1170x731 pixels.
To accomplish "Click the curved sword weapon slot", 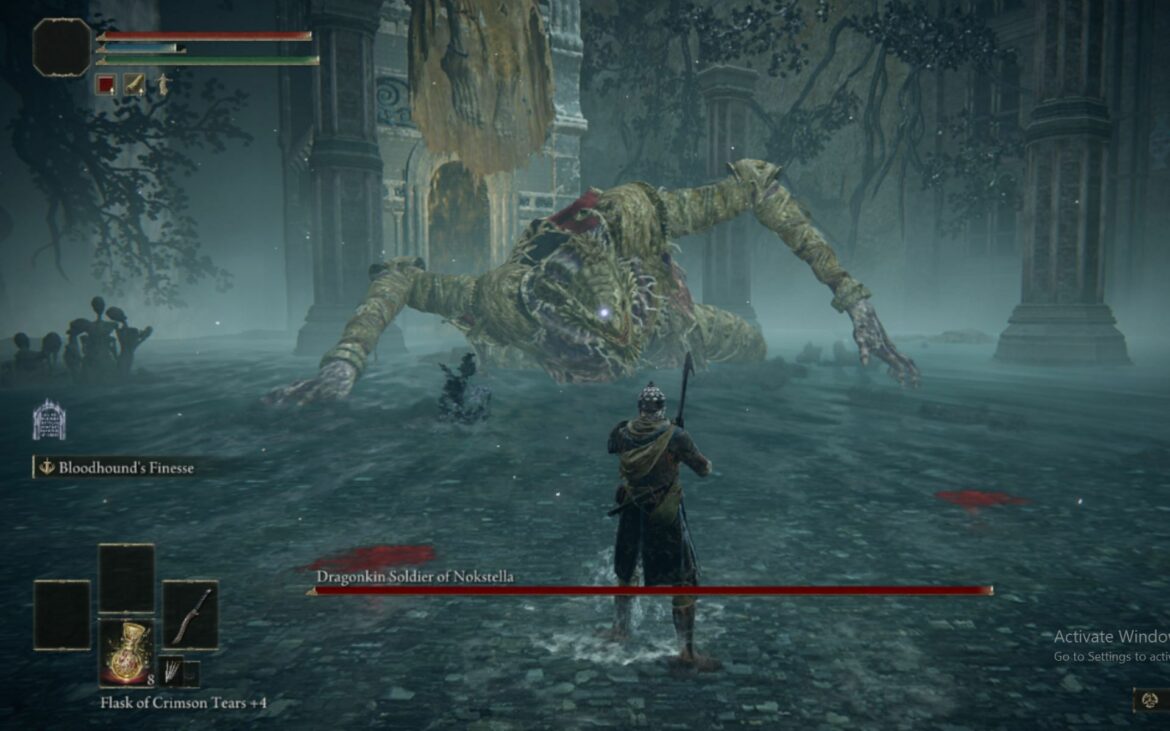I will tap(190, 615).
